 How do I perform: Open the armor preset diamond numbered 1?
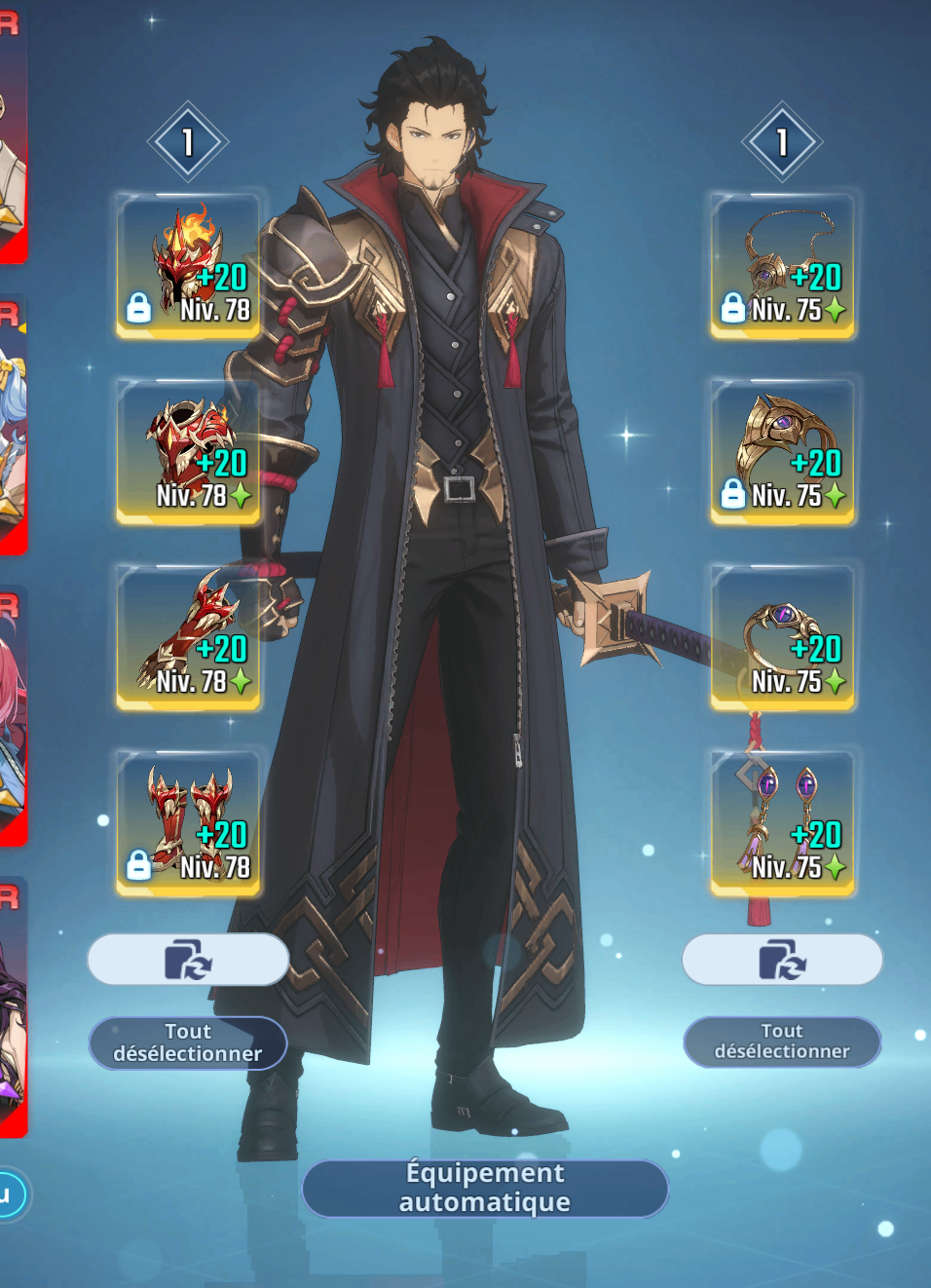click(188, 142)
